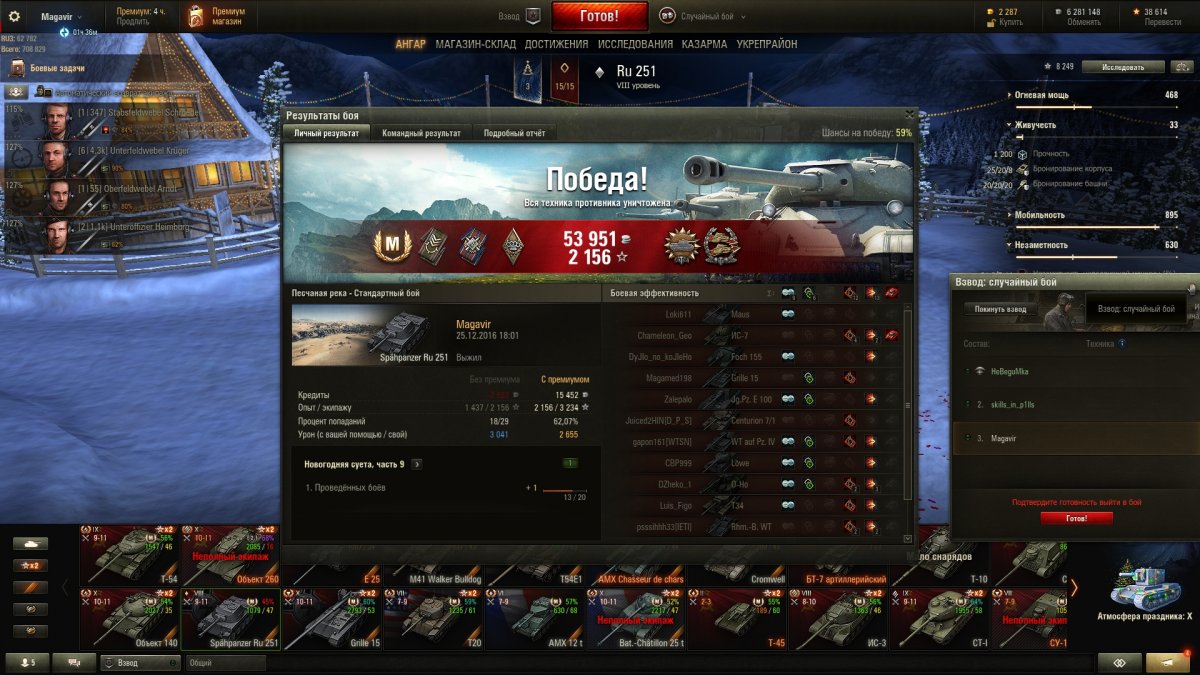Open the Достижения section
The image size is (1200, 675).
tap(556, 44)
